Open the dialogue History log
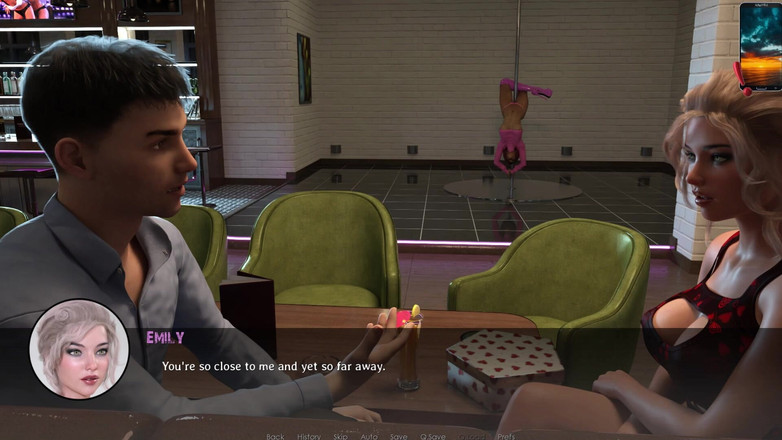Screen dimensions: 782x440 (309, 436)
